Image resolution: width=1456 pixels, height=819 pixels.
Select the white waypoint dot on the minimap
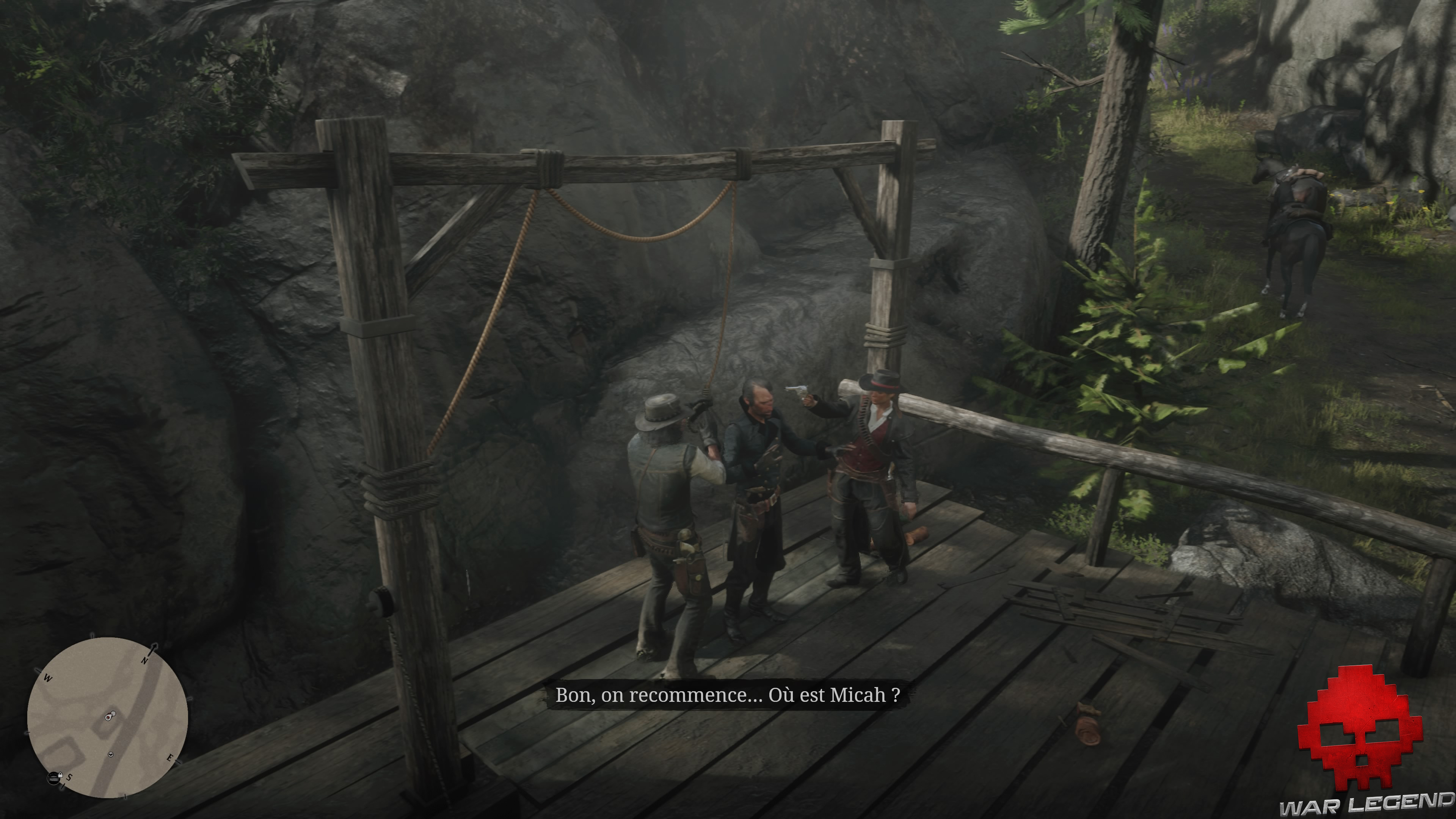click(x=114, y=713)
